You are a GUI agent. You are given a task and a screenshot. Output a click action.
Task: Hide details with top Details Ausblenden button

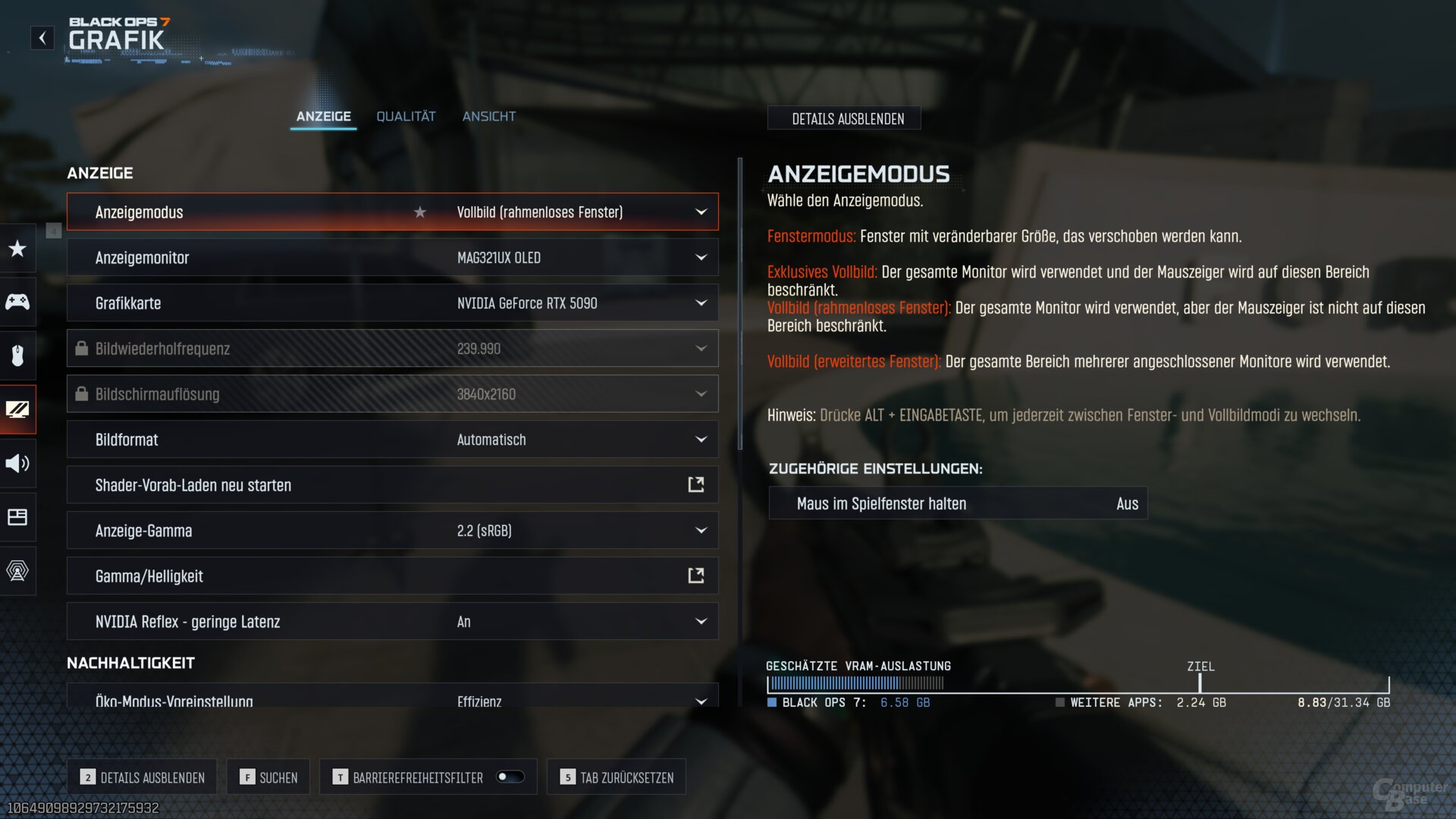pyautogui.click(x=847, y=119)
